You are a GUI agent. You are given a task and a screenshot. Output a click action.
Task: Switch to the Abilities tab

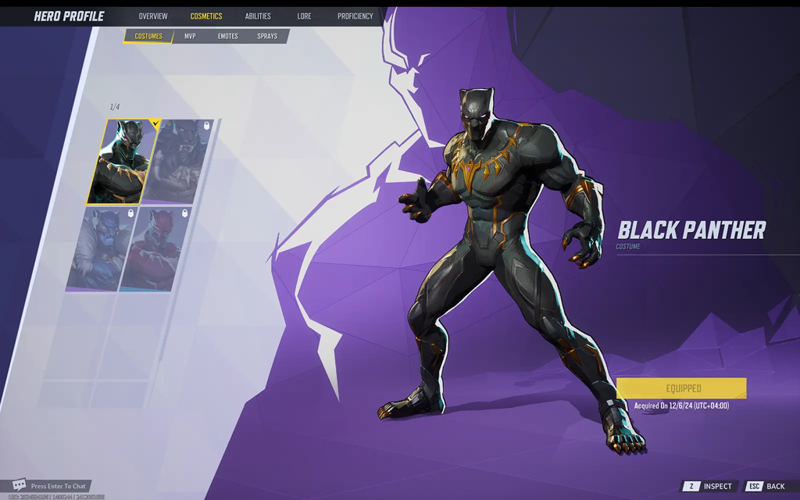pos(258,16)
